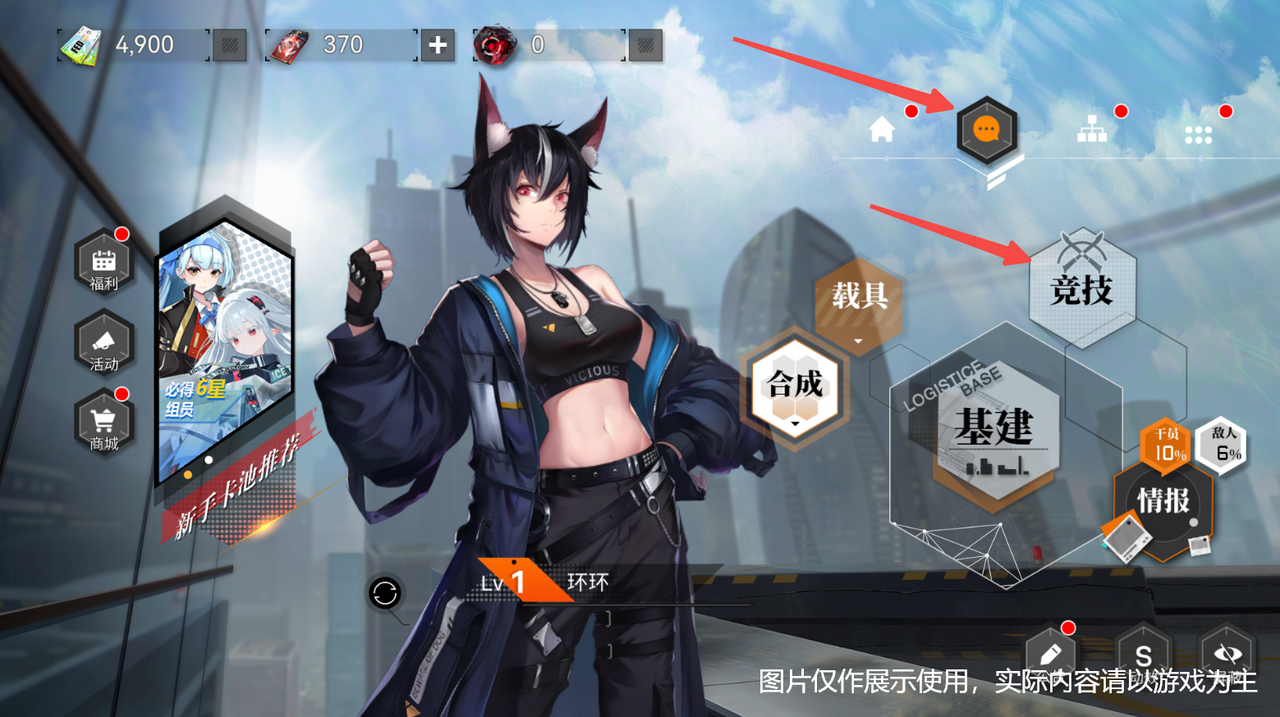The image size is (1280, 717).
Task: Hide the interface with the eye icon
Action: (1226, 655)
